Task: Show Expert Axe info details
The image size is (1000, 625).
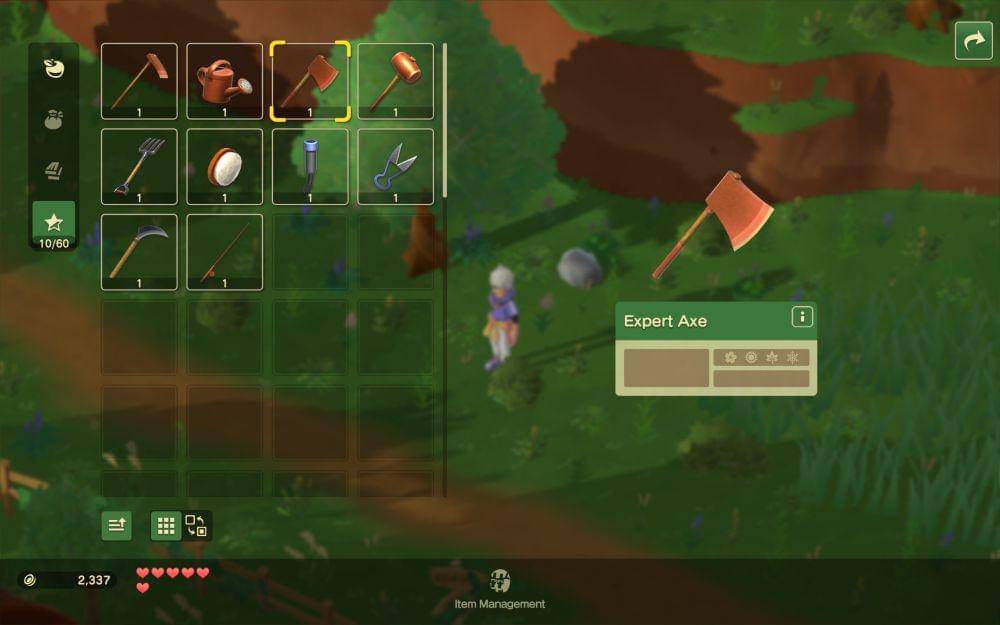Action: (801, 317)
